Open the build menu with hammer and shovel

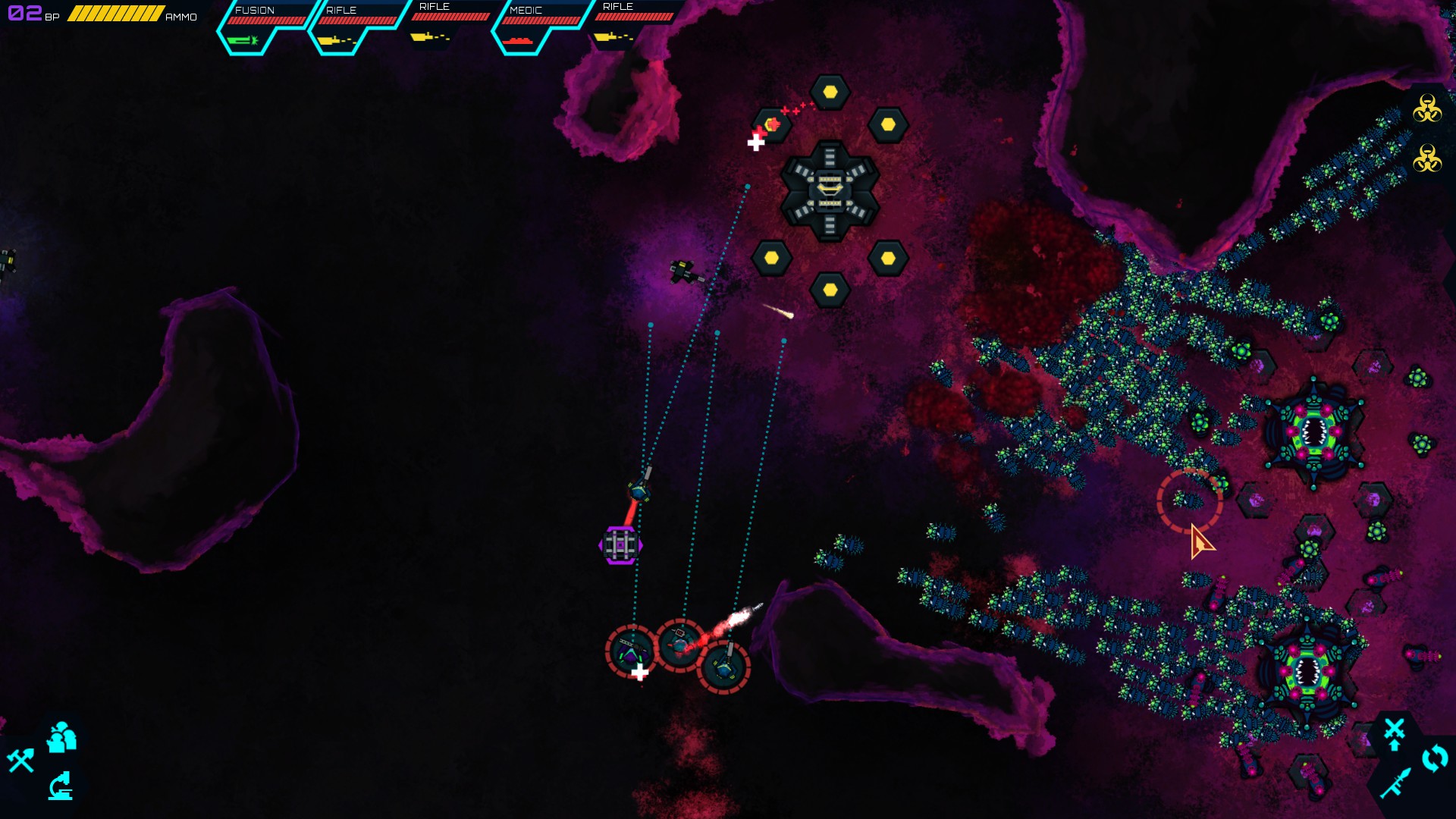click(21, 760)
